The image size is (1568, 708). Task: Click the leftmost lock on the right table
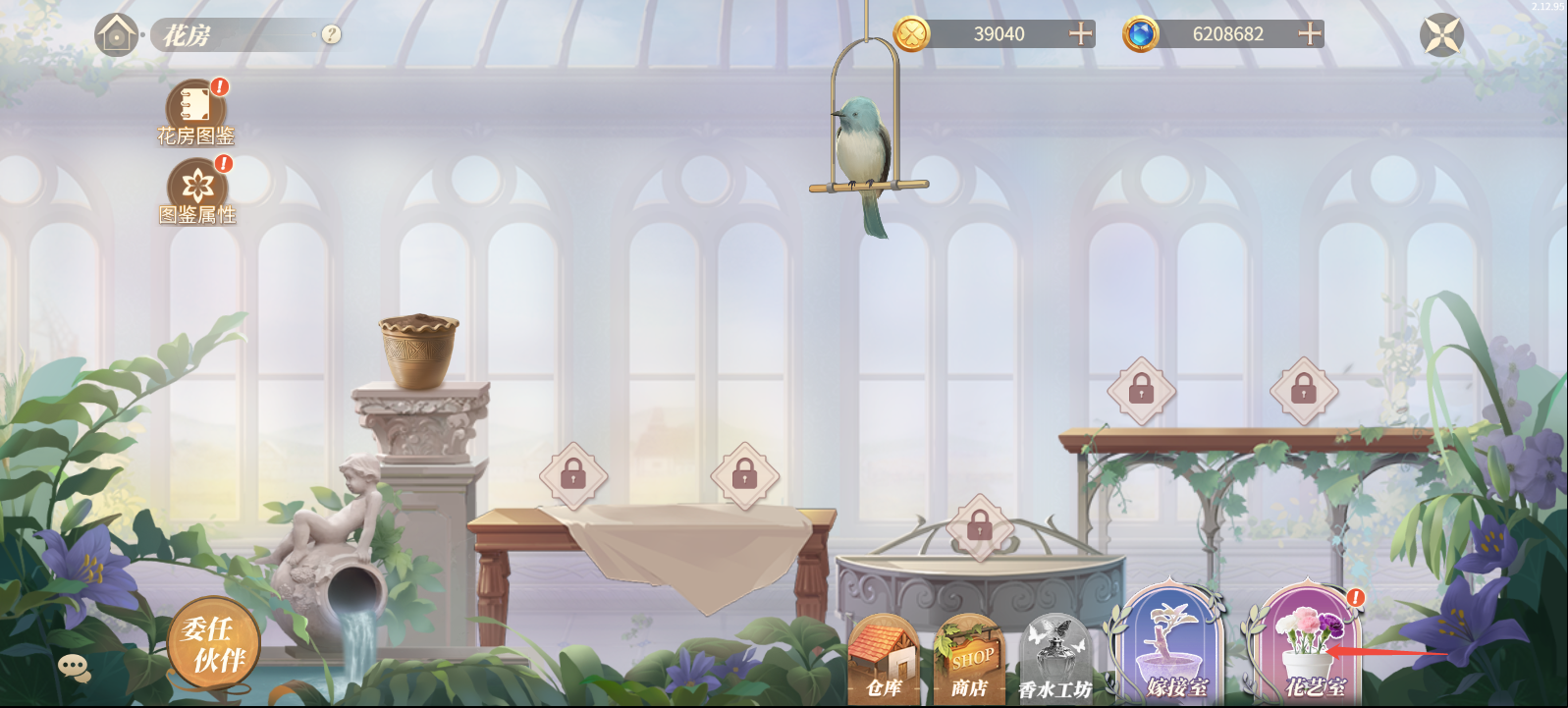(x=1141, y=391)
